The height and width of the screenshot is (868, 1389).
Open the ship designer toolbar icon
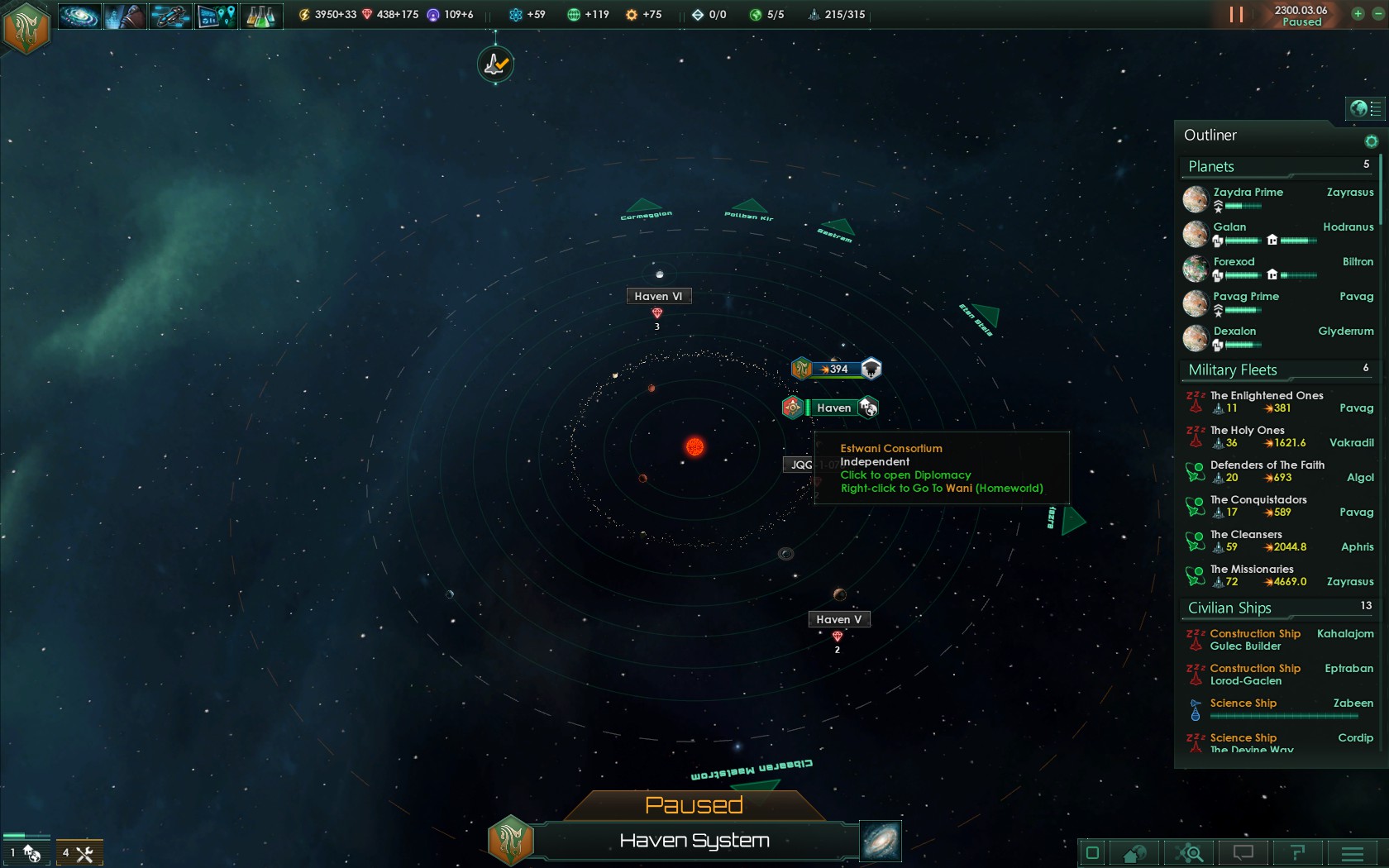[170, 16]
